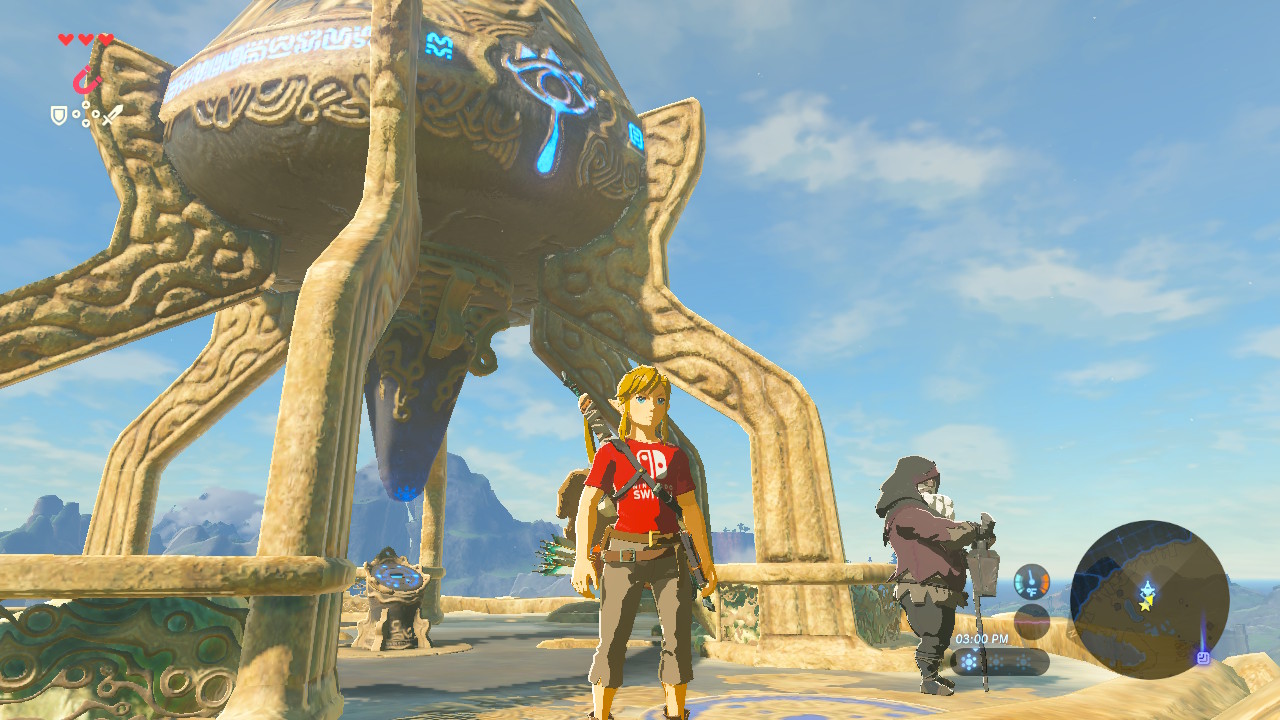Click the up arrow on the D-pad indicator
1280x720 pixels.
click(85, 104)
